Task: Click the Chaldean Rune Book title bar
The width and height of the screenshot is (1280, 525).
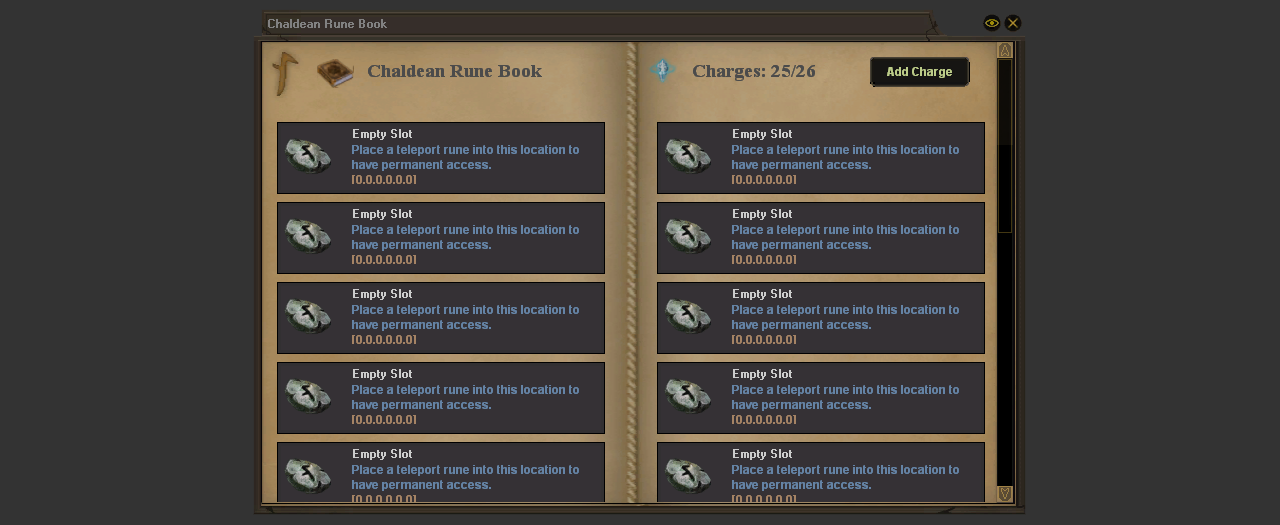Action: [600, 24]
